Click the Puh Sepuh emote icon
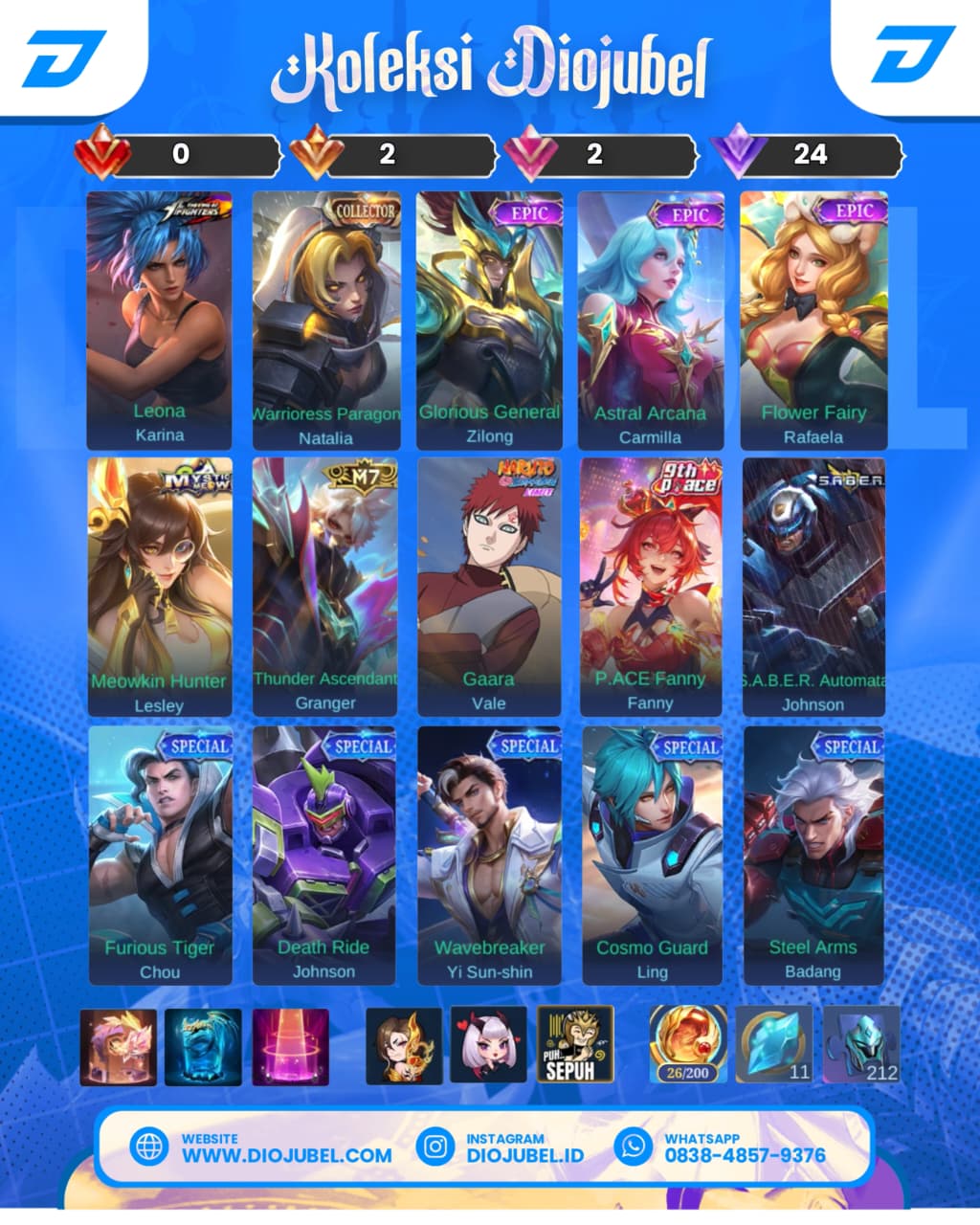This screenshot has height=1225, width=980. pyautogui.click(x=574, y=1045)
